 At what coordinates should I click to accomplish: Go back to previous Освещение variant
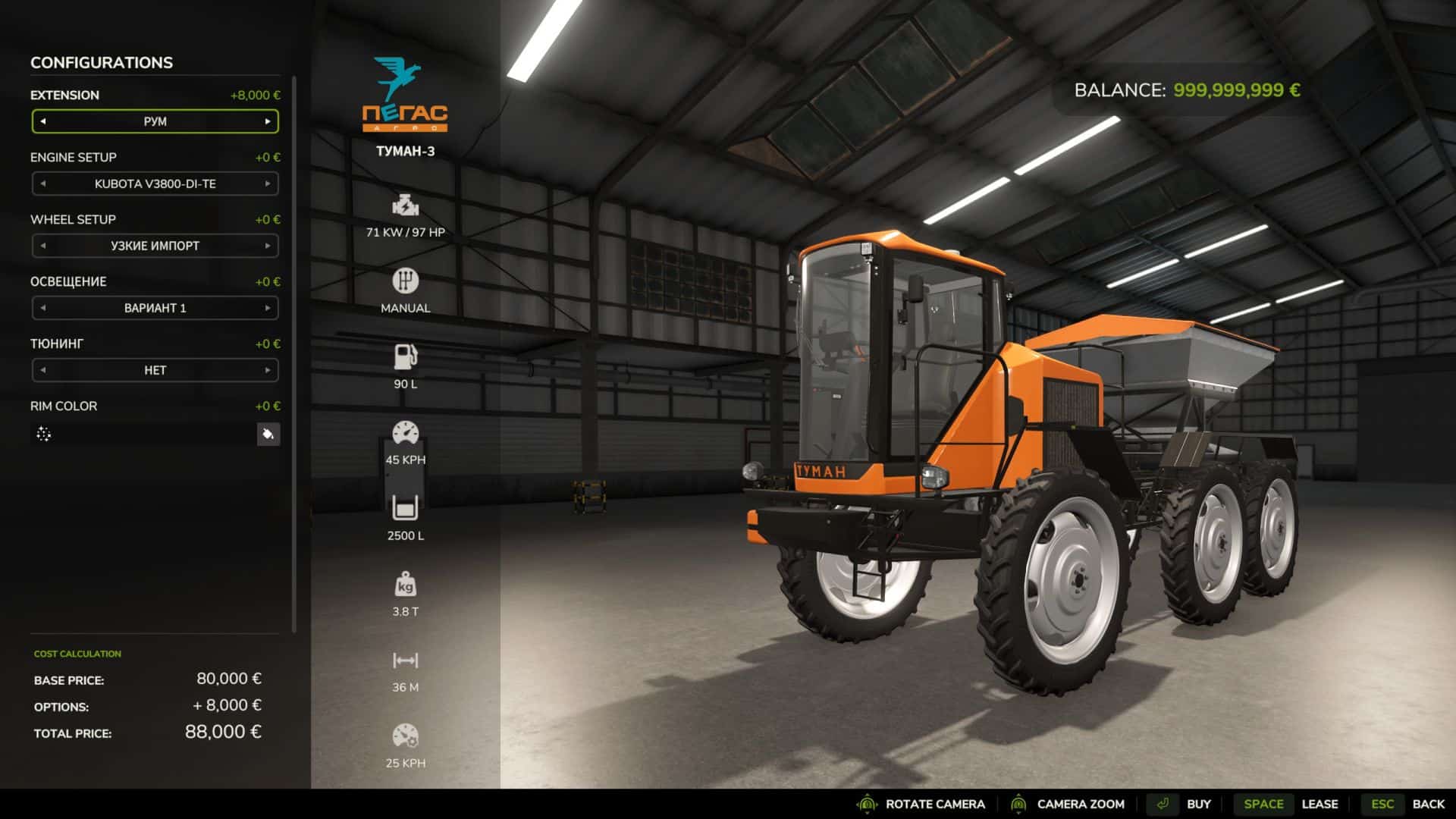click(43, 308)
